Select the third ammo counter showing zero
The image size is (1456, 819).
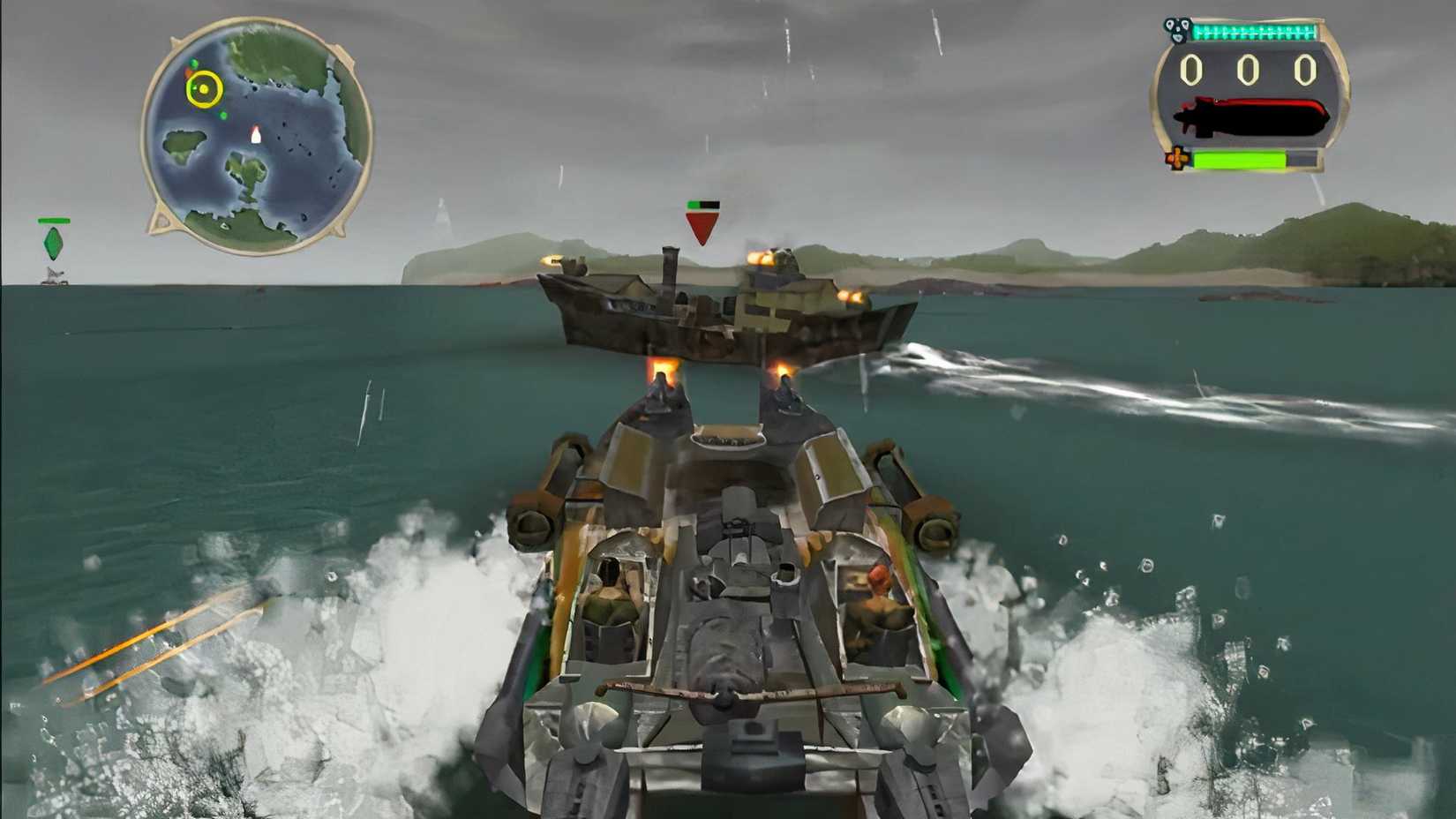(x=1306, y=71)
